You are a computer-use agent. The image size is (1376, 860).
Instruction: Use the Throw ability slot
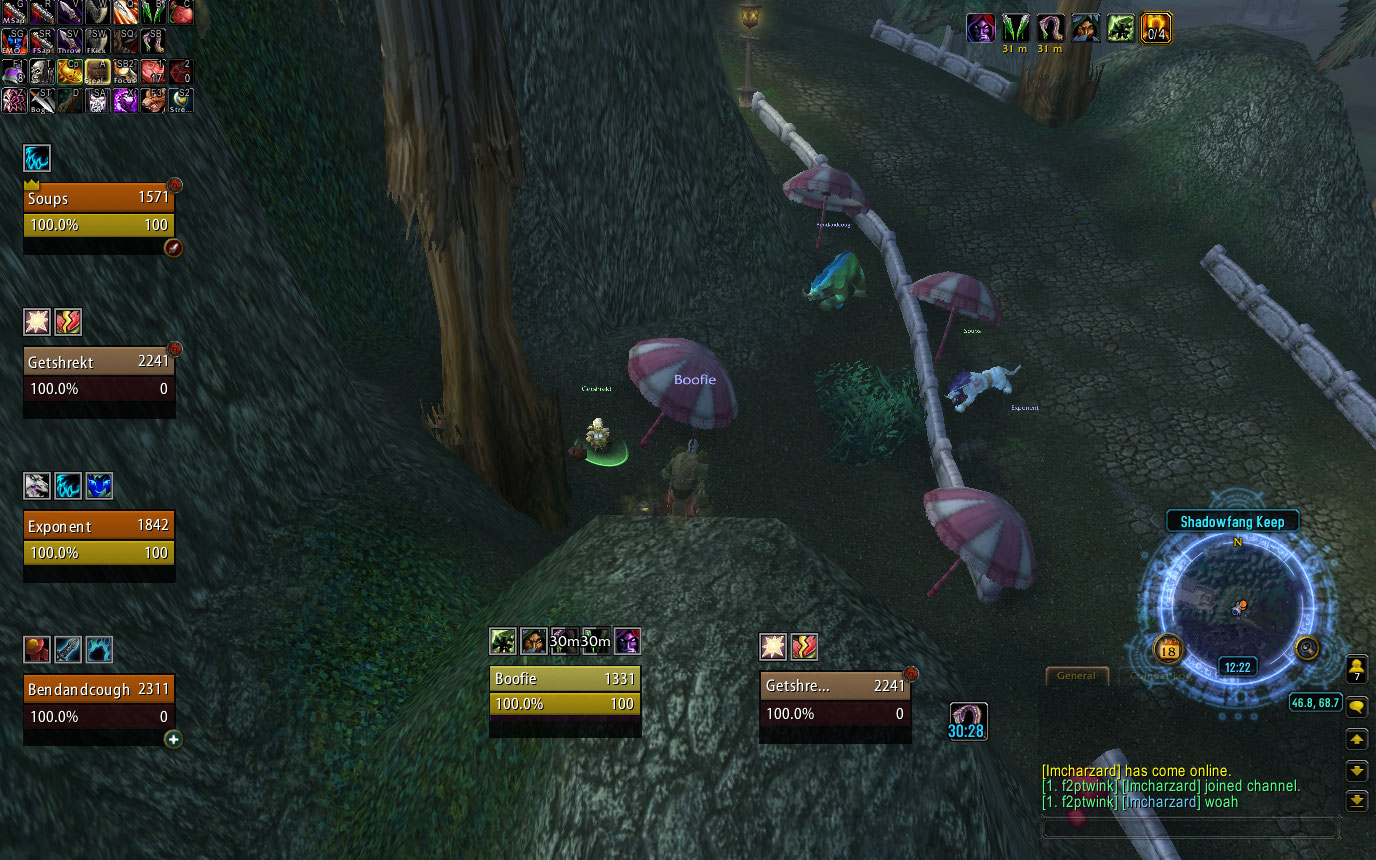(70, 41)
